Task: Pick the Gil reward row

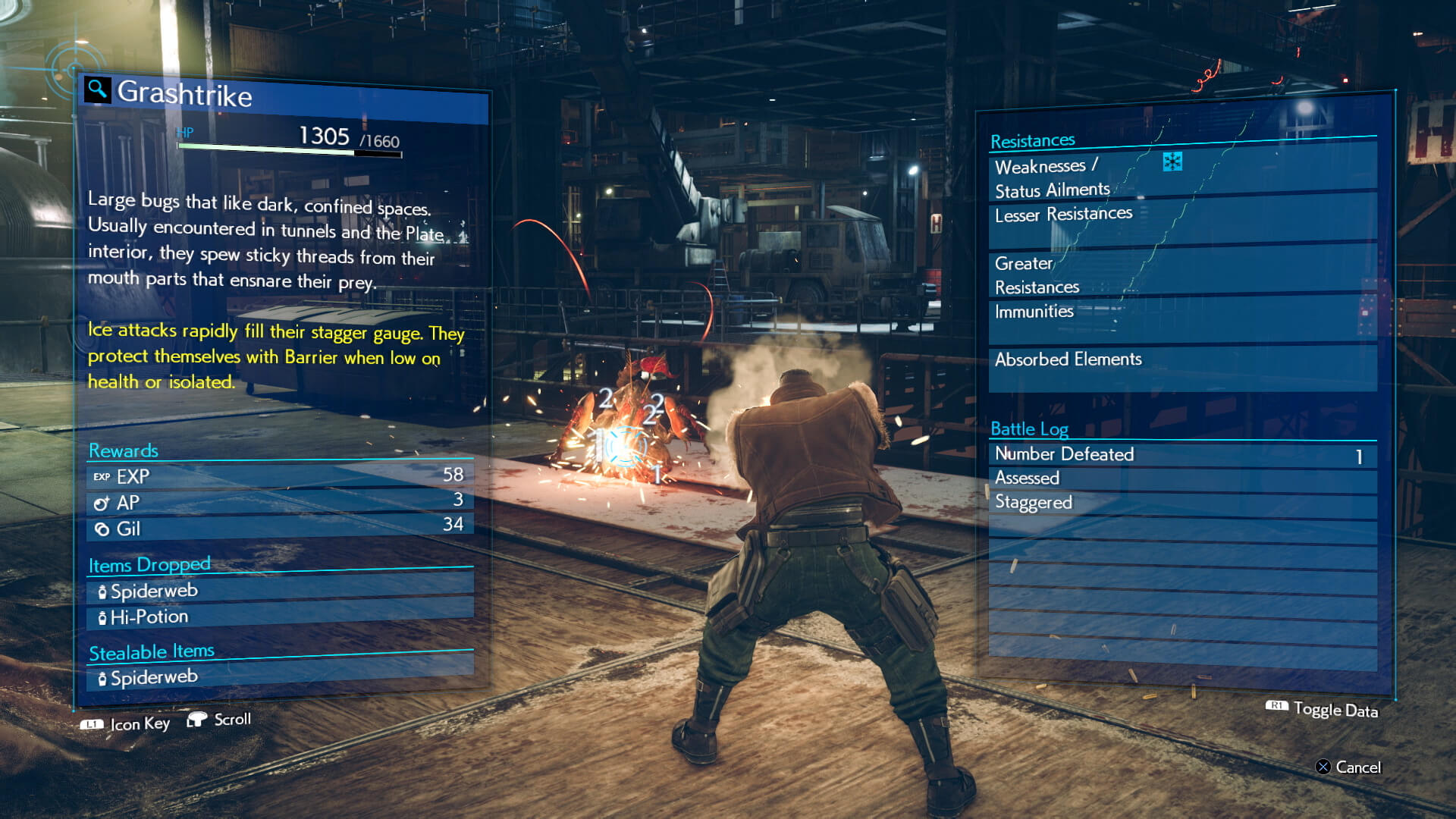Action: click(x=279, y=527)
